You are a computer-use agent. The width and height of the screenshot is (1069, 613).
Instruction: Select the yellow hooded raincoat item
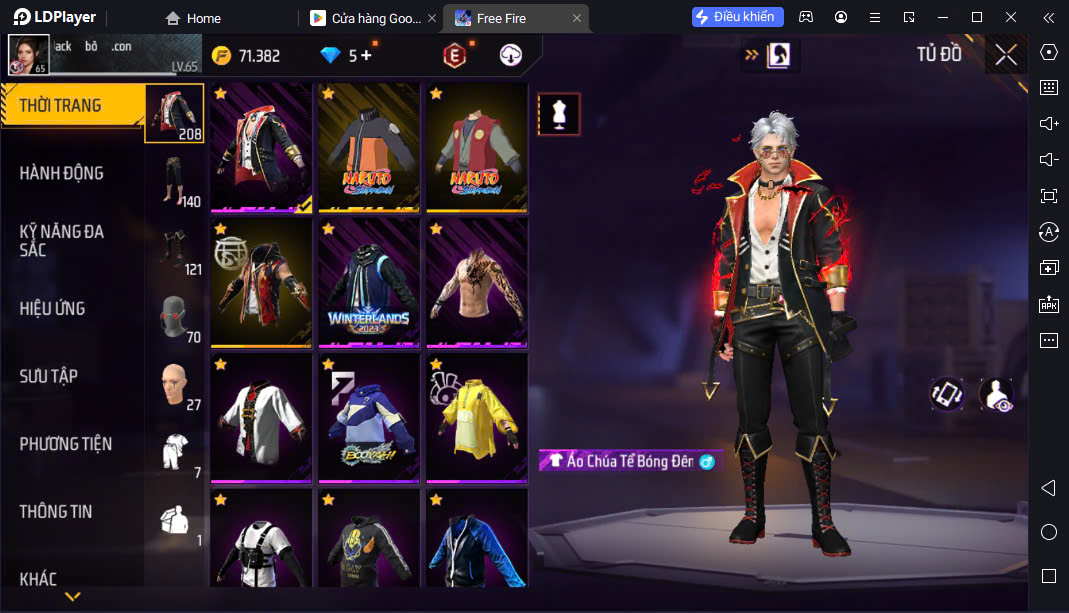(477, 417)
